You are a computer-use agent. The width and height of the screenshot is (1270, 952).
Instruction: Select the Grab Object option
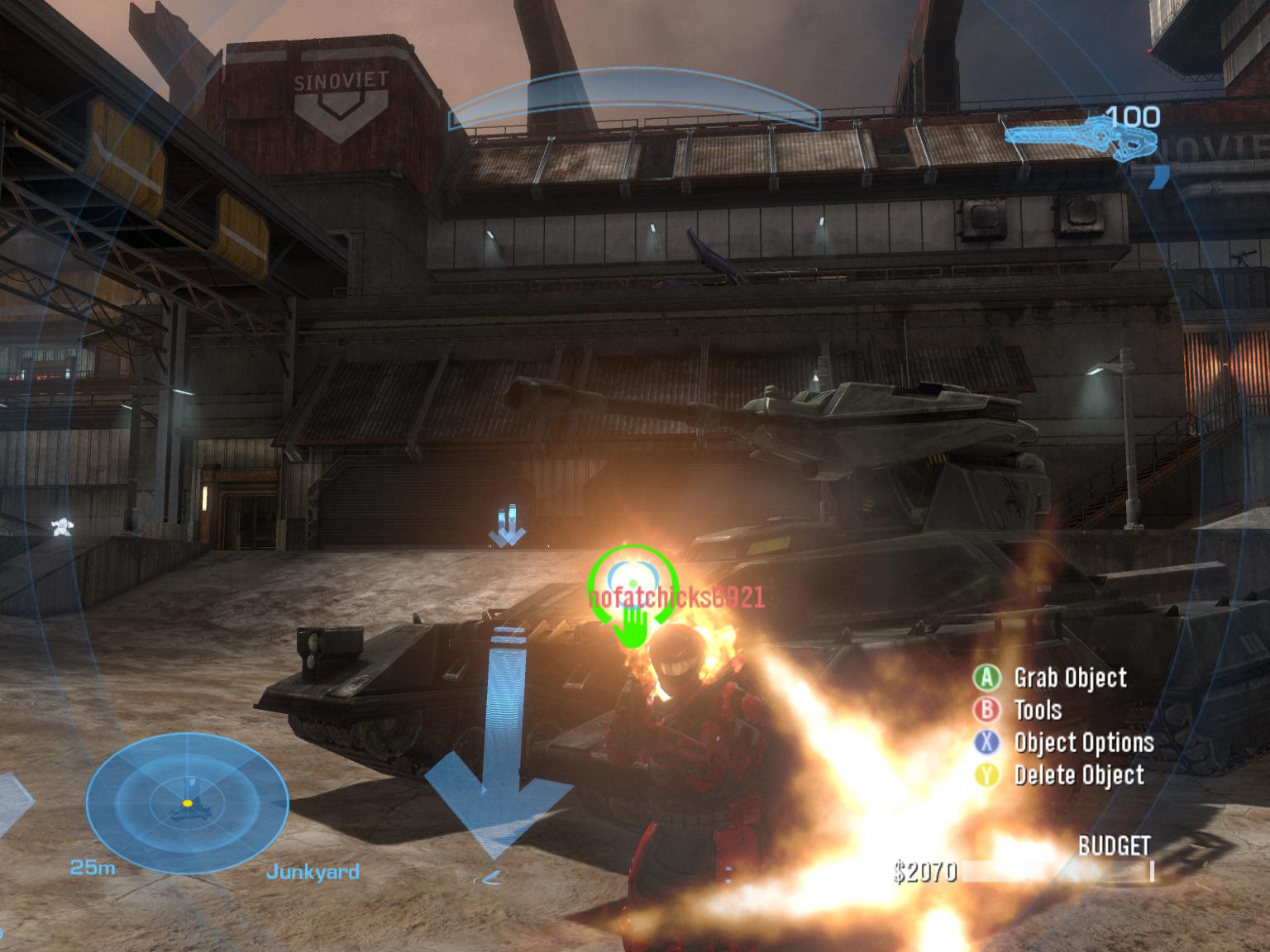(x=1069, y=678)
